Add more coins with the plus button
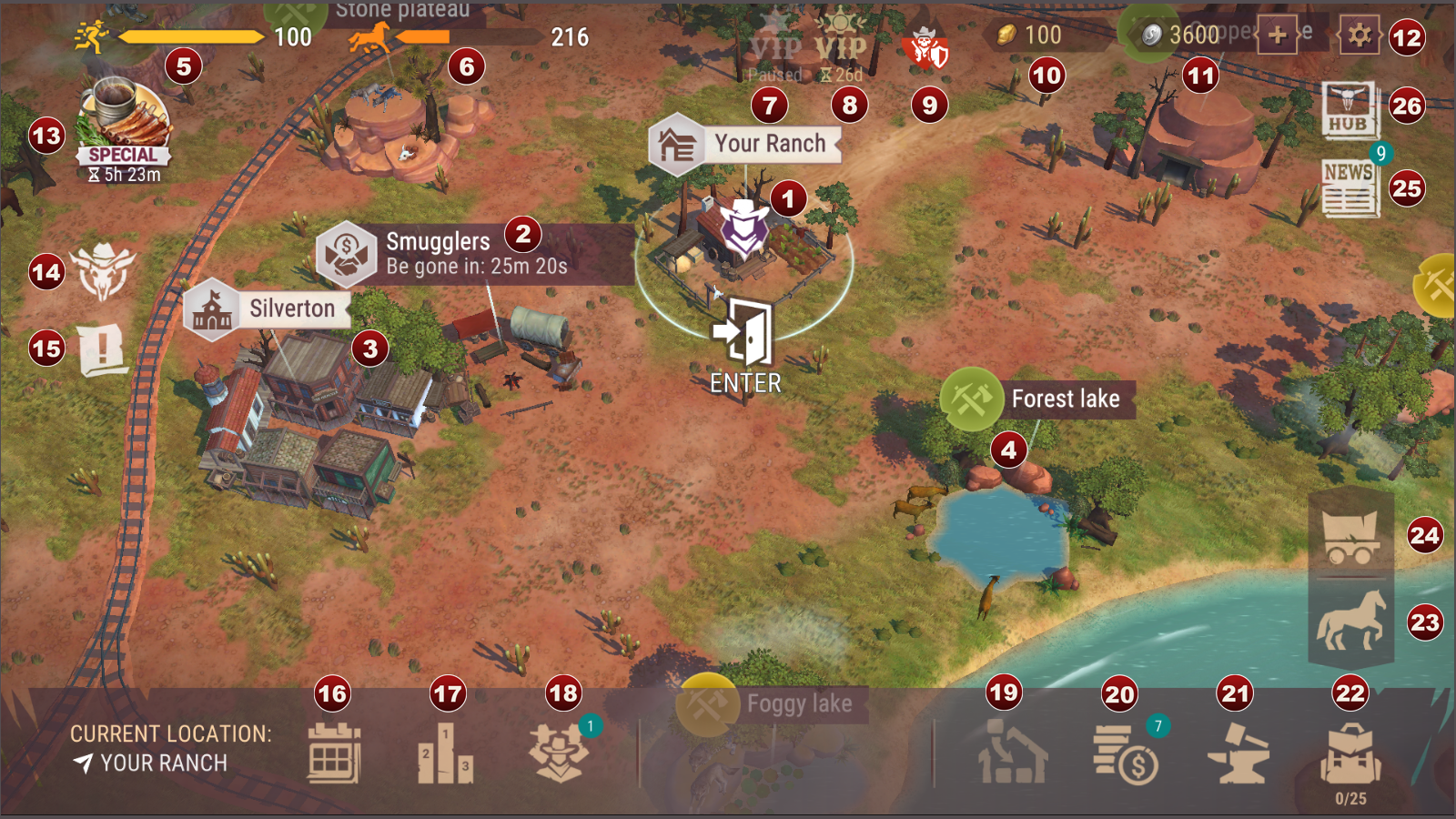 [1277, 36]
